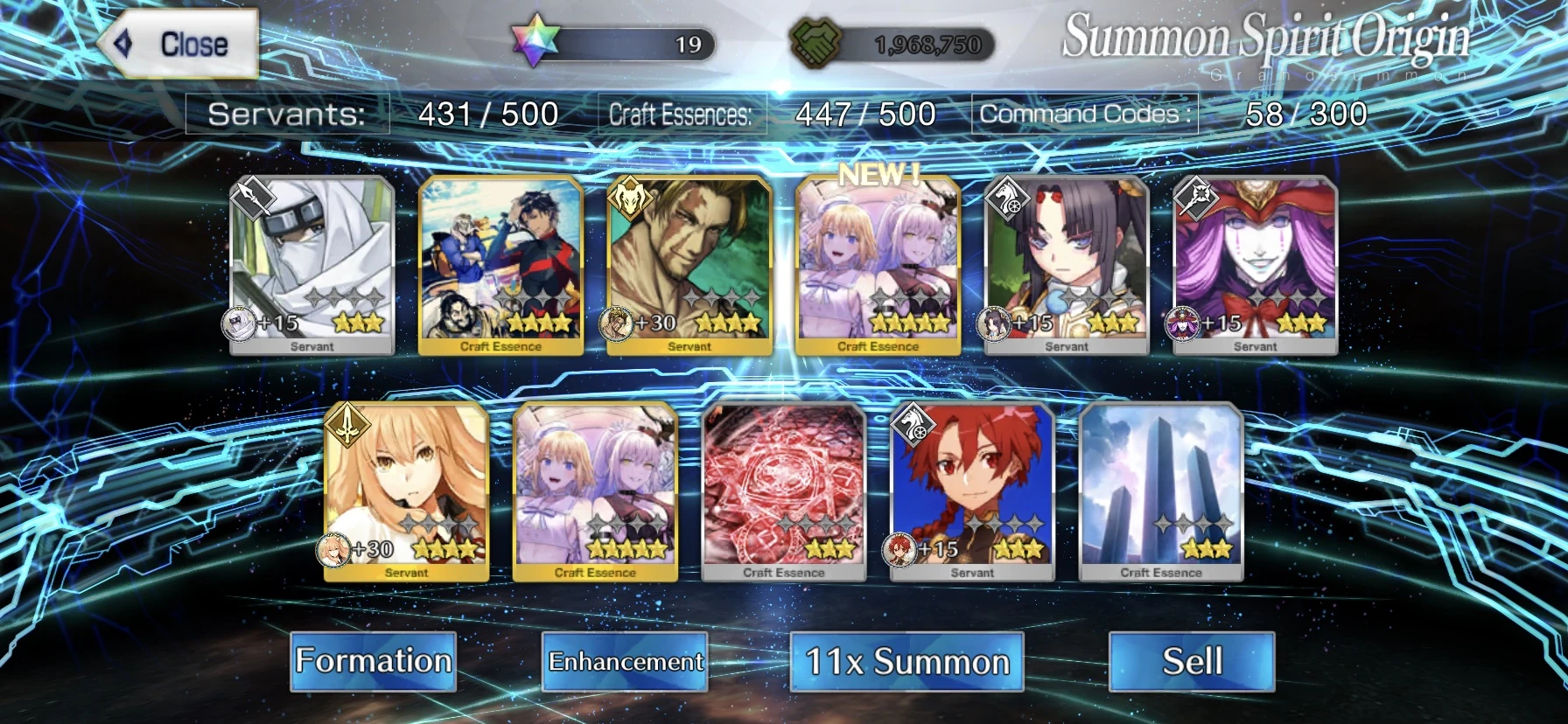Open the Formation screen
Viewport: 1568px width, 724px height.
click(x=374, y=662)
